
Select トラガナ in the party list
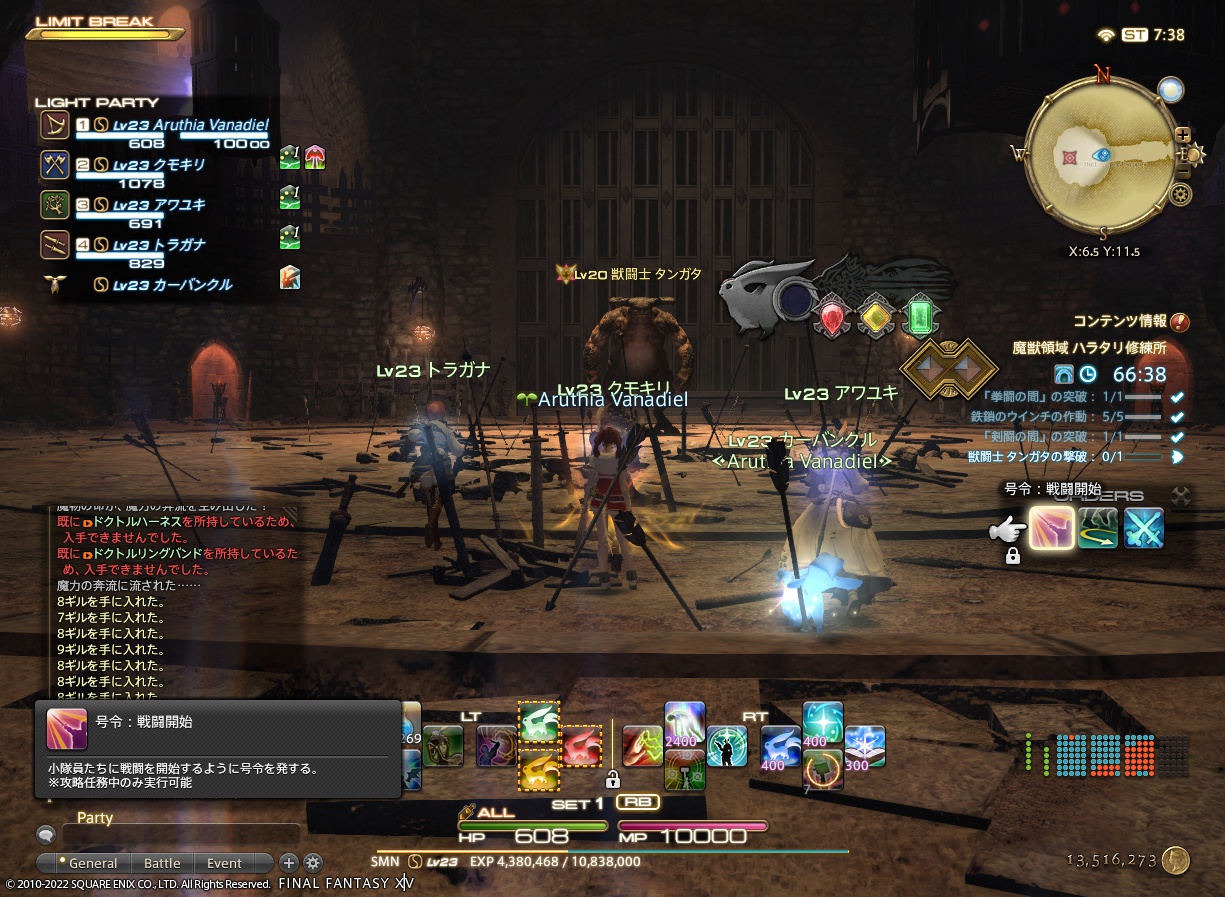point(158,246)
